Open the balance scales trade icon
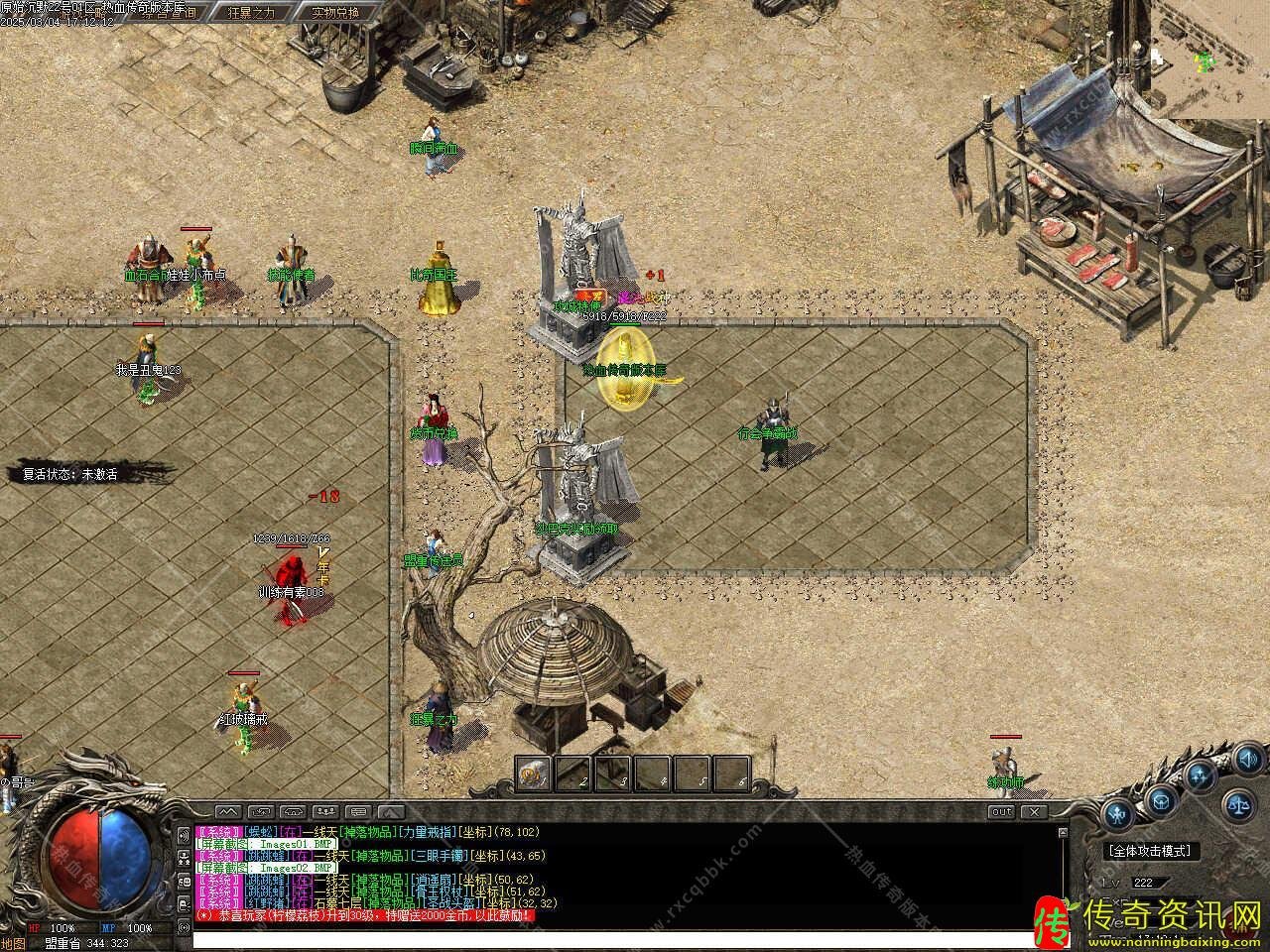Screen dimensions: 1270x952 [x=1240, y=803]
